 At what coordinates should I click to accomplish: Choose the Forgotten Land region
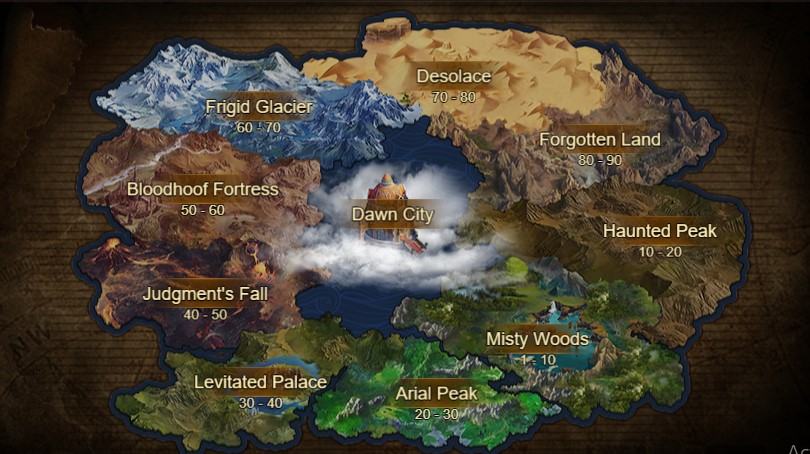pyautogui.click(x=599, y=140)
